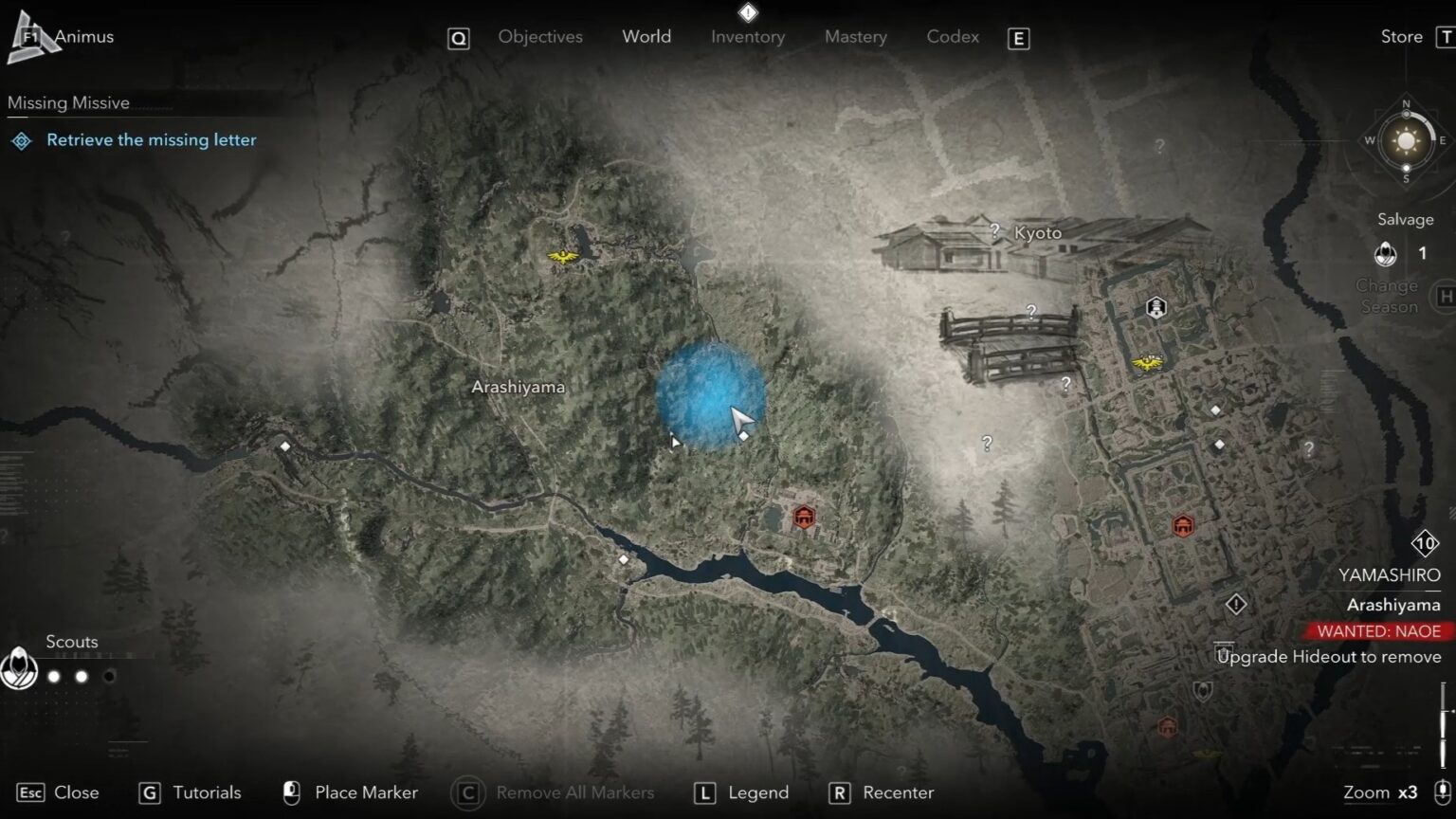The height and width of the screenshot is (819, 1456).
Task: Click the eagle viewpoint icon in Kyoto city
Action: tap(1147, 360)
